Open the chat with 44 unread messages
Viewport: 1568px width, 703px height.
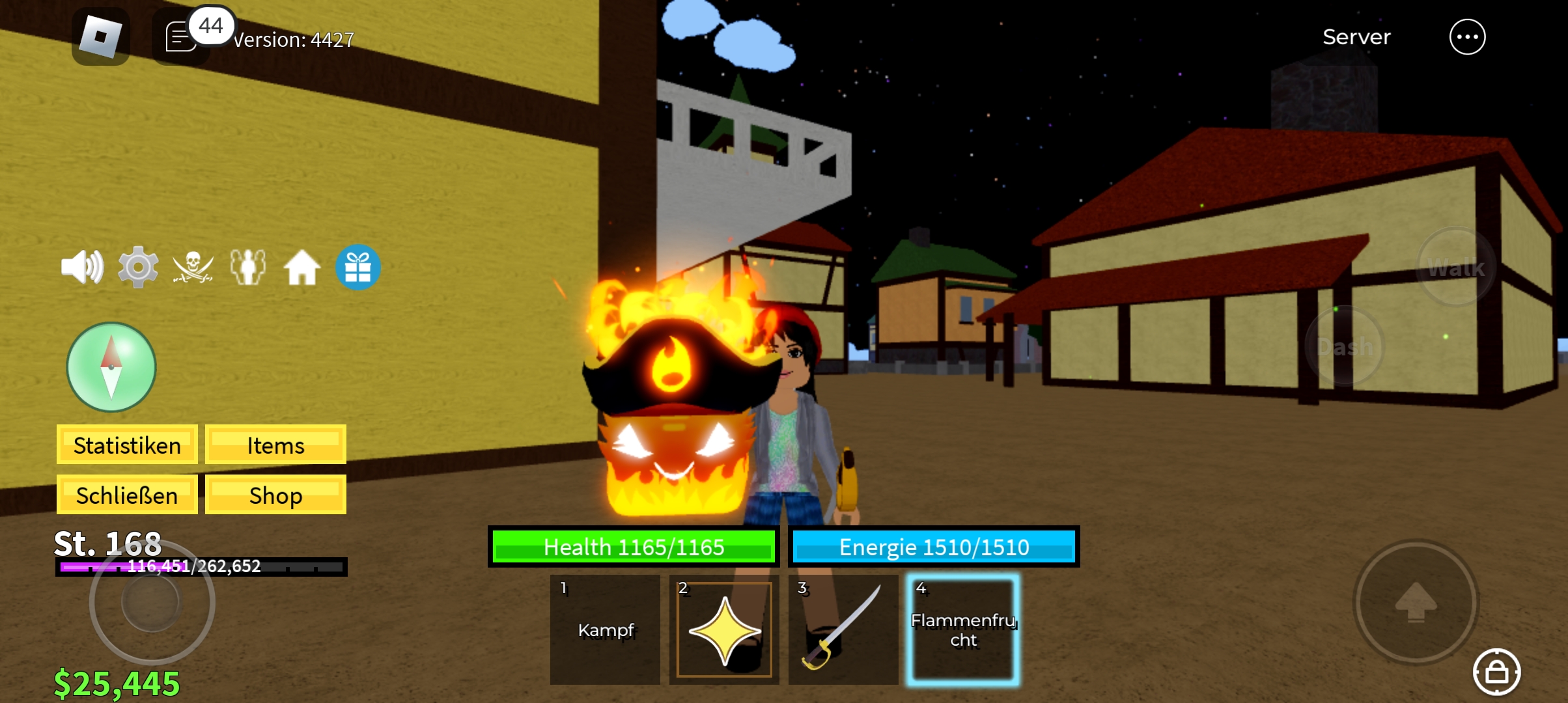(x=182, y=37)
